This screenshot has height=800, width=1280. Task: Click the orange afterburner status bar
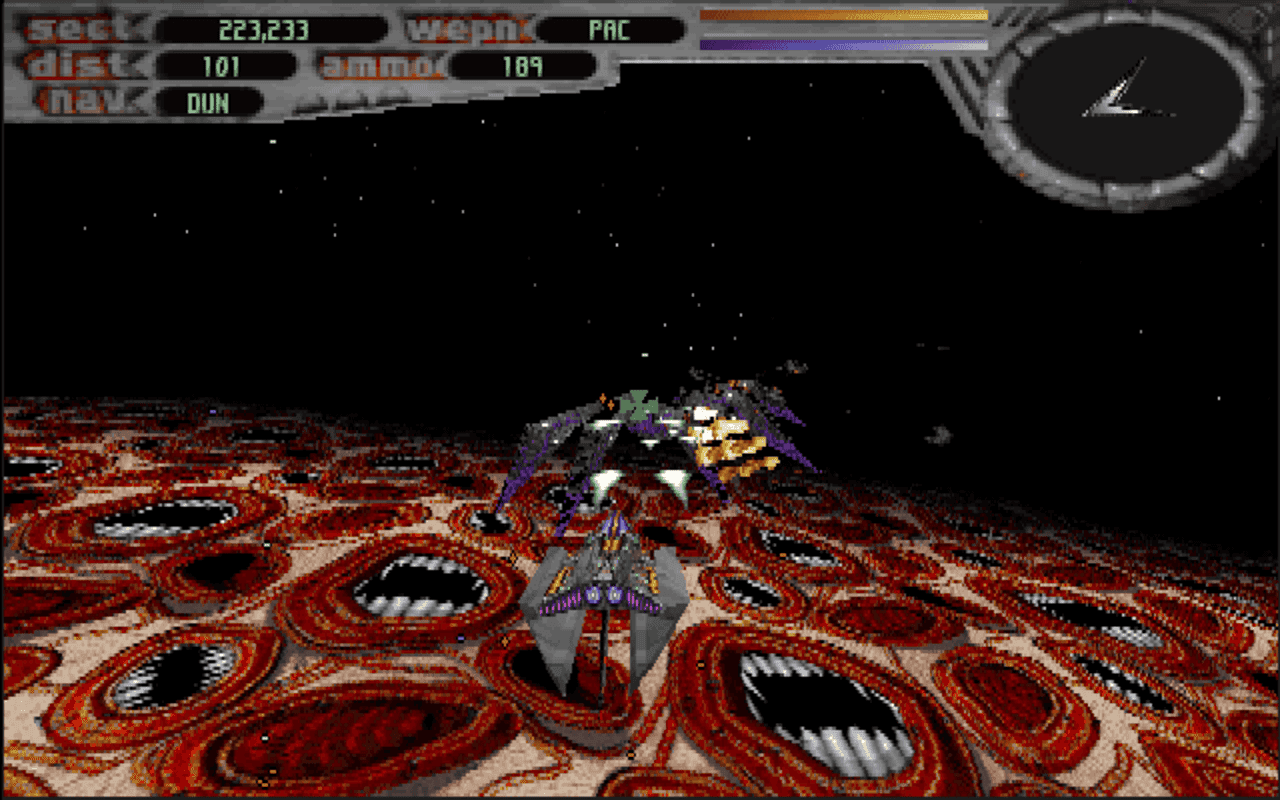pos(845,16)
